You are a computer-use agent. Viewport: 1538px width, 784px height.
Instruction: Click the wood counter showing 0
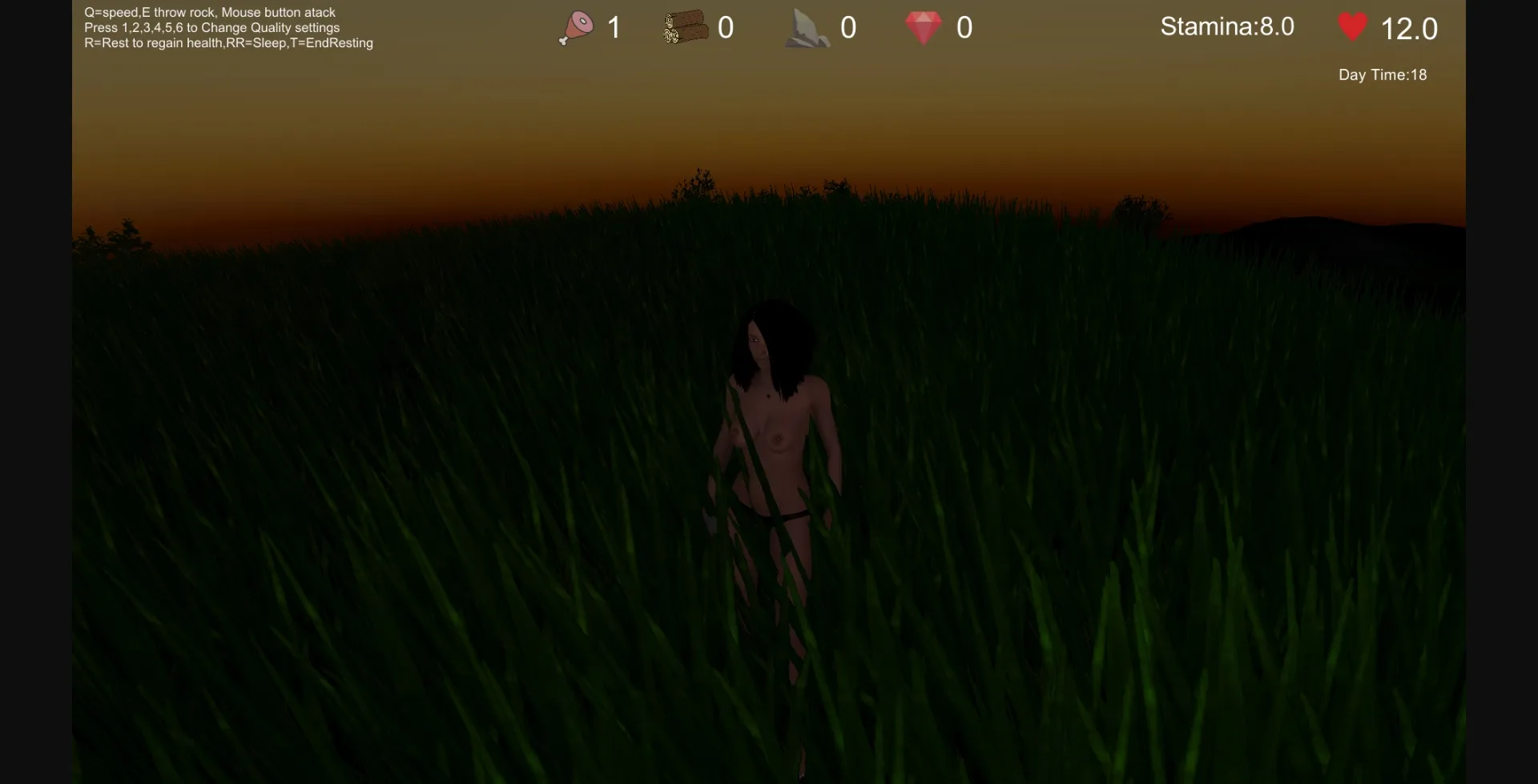coord(726,26)
